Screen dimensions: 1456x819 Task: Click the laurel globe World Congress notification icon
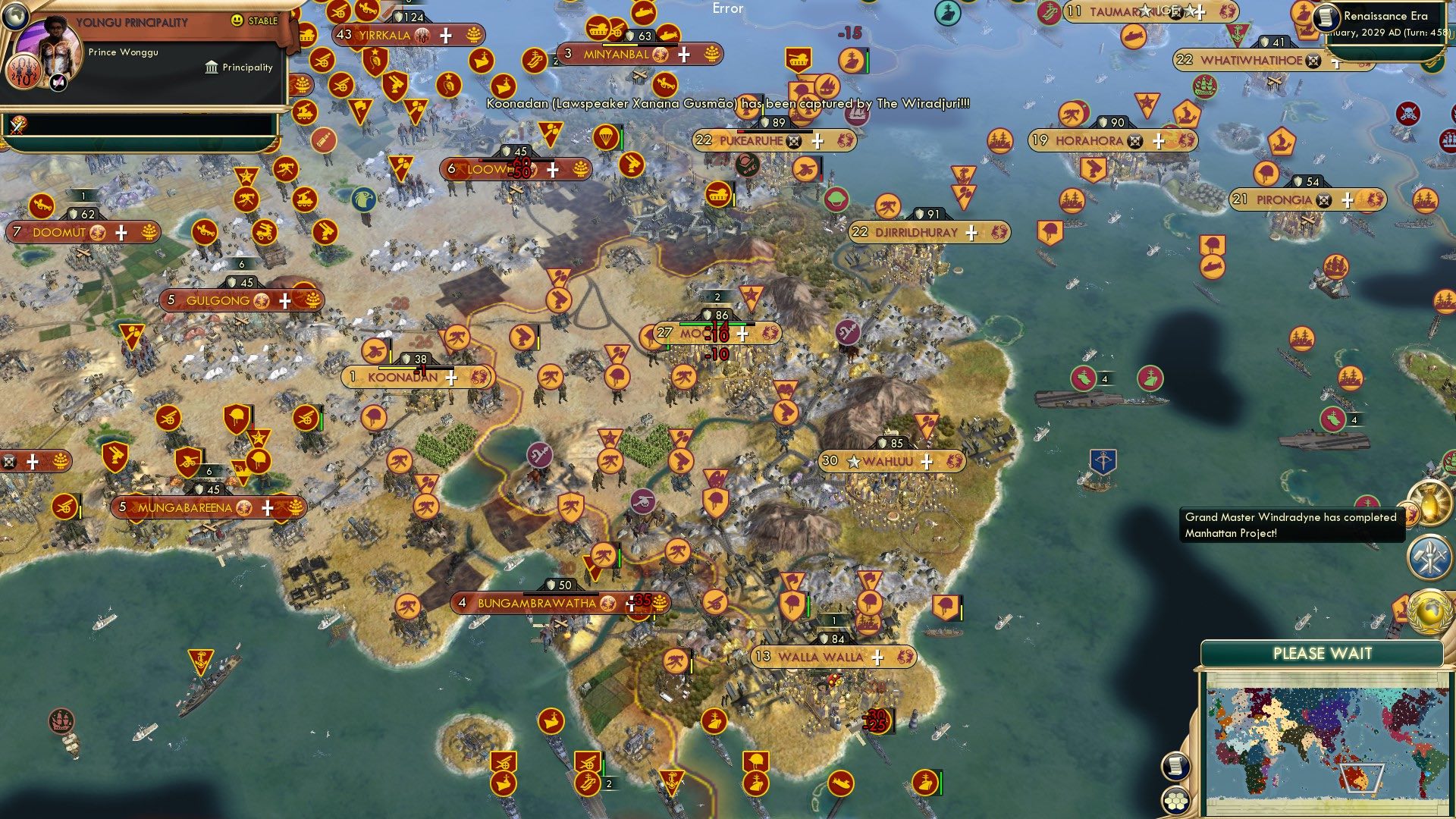click(x=1430, y=612)
